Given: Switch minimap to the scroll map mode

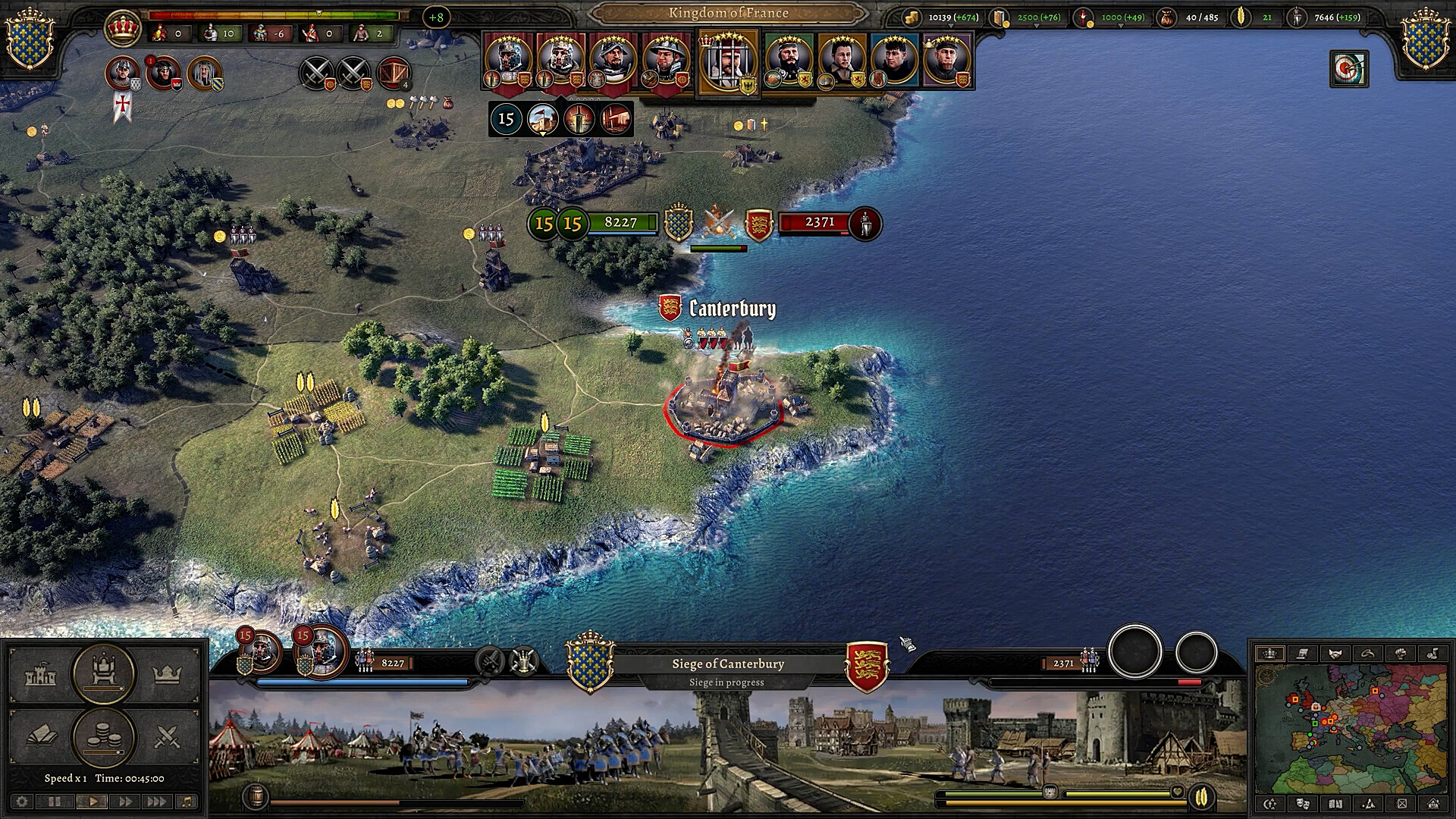Looking at the screenshot, I should pos(1302,654).
